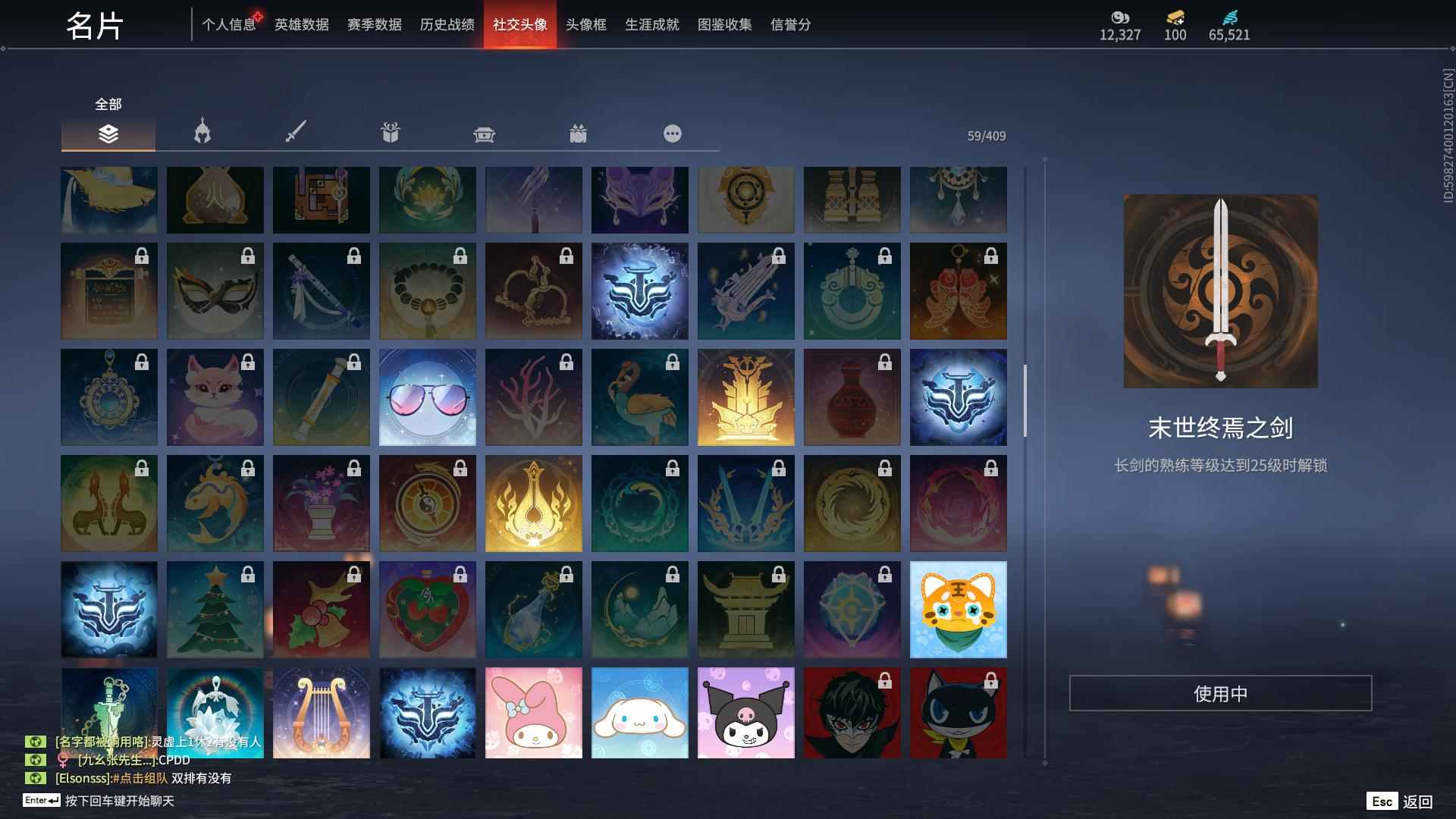Click the 使用中 button
The height and width of the screenshot is (819, 1456).
tap(1219, 692)
